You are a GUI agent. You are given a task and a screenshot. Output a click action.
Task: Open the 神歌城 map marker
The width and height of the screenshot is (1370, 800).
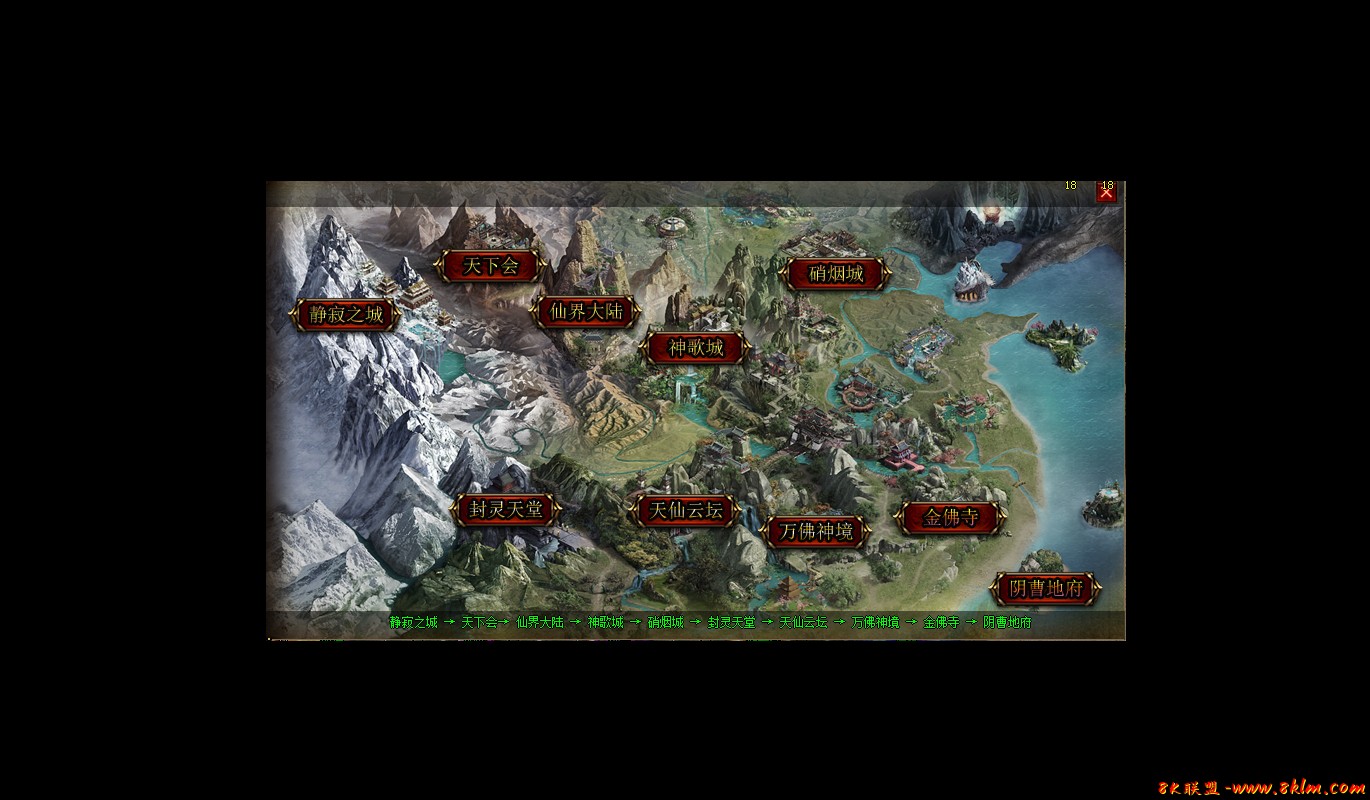694,348
